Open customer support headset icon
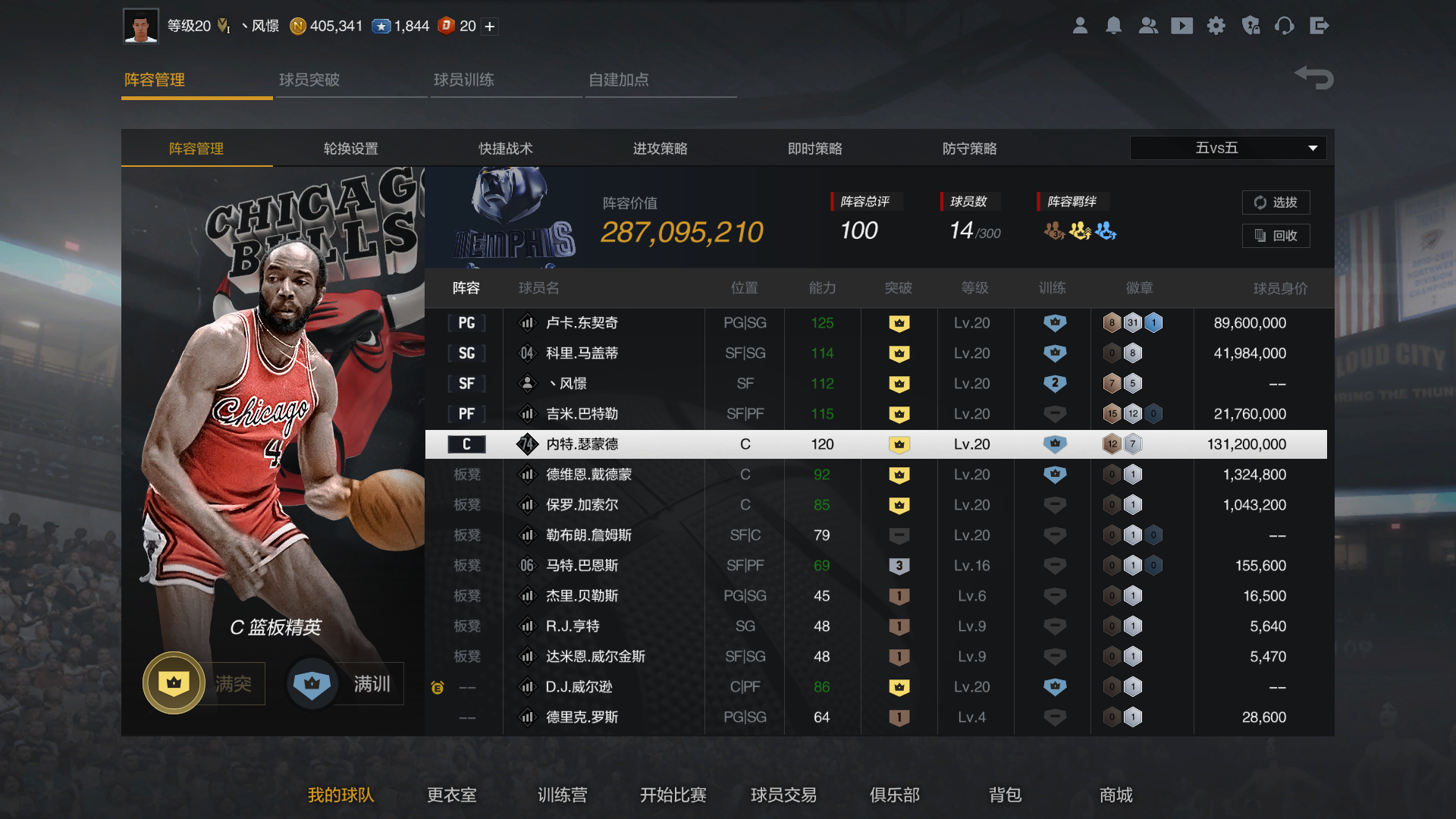The image size is (1456, 819). [1285, 25]
